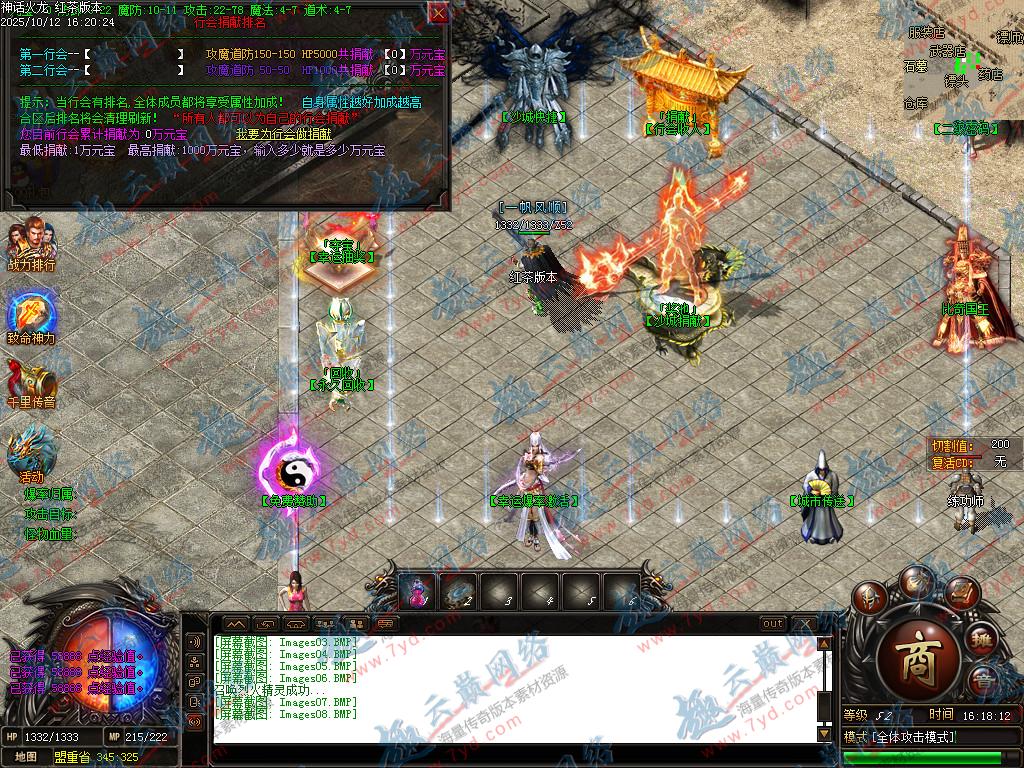Open the 千里传音 broadcast icon
The height and width of the screenshot is (768, 1024).
click(31, 383)
